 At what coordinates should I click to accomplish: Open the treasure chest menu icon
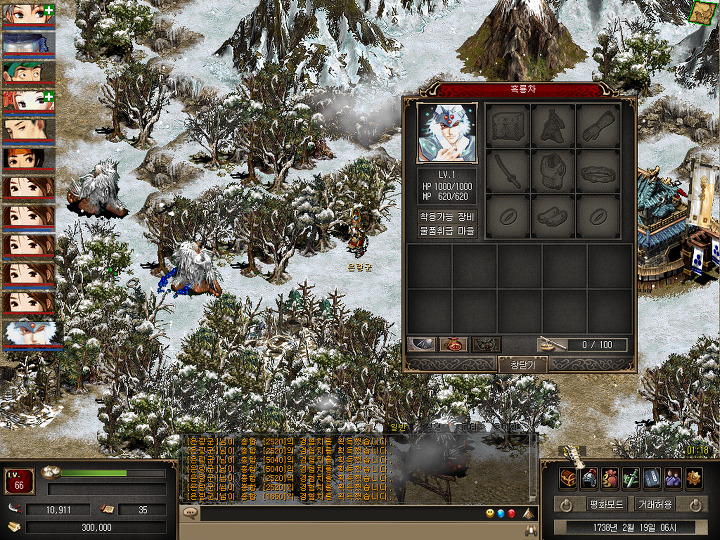coord(567,478)
